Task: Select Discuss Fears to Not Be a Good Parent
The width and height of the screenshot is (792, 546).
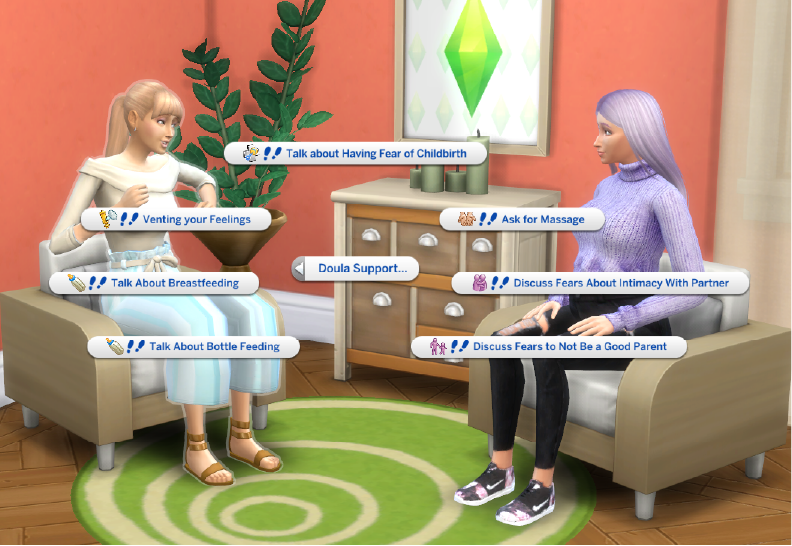Action: [x=550, y=347]
